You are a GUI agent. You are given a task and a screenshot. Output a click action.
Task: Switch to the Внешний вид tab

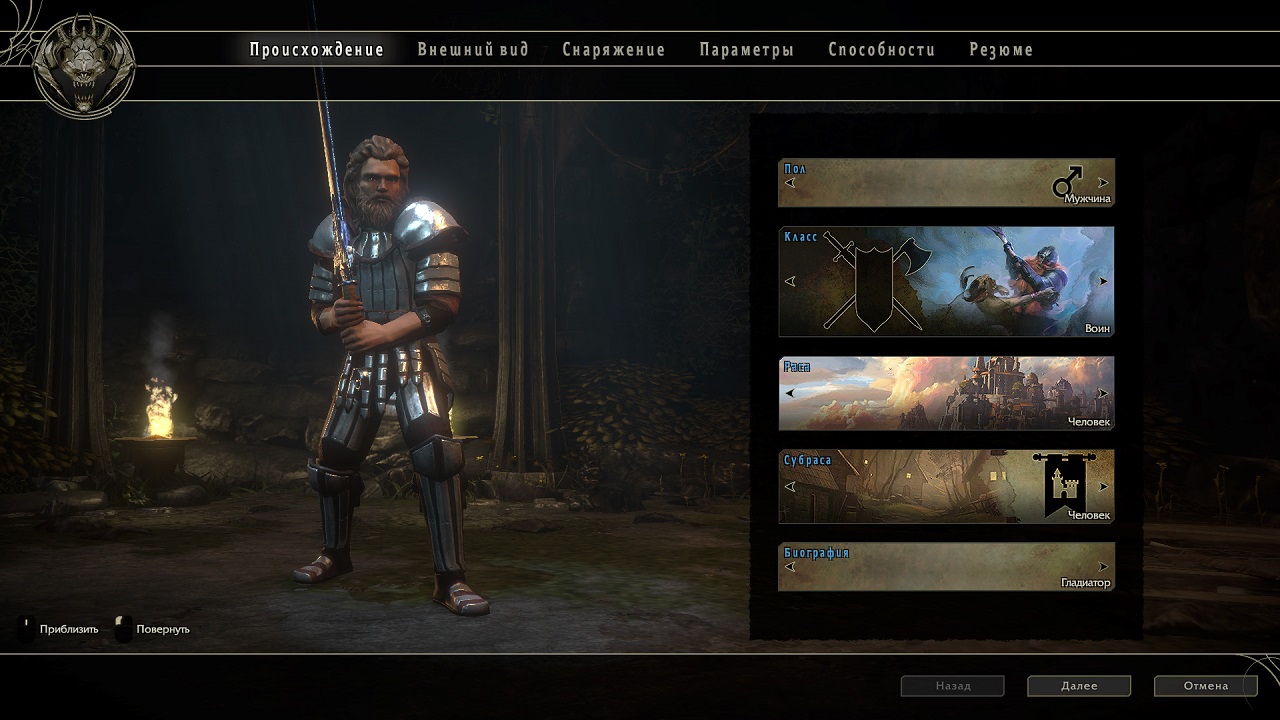(473, 50)
